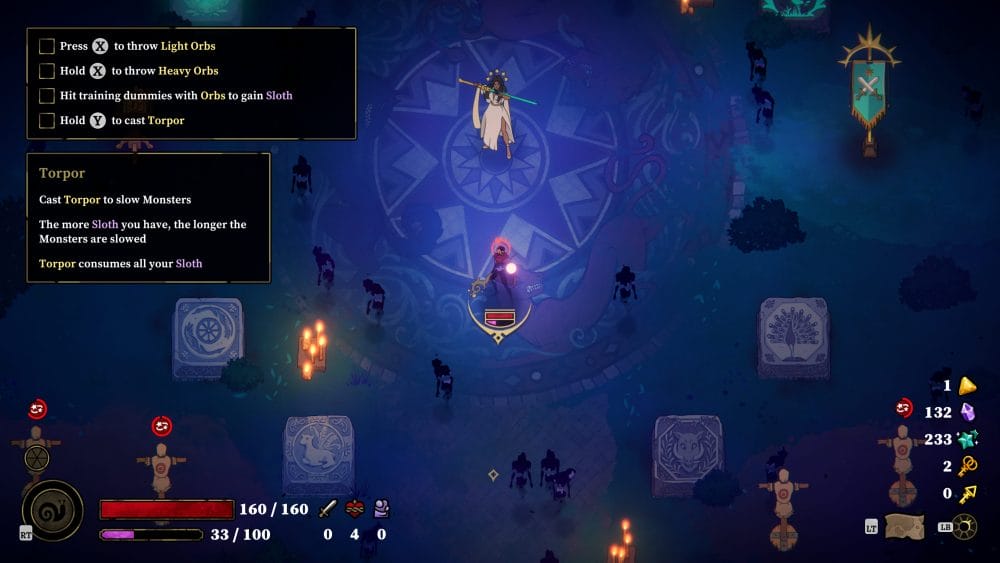Select the golden arrow-head key icon
This screenshot has height=563, width=1000.
(967, 493)
